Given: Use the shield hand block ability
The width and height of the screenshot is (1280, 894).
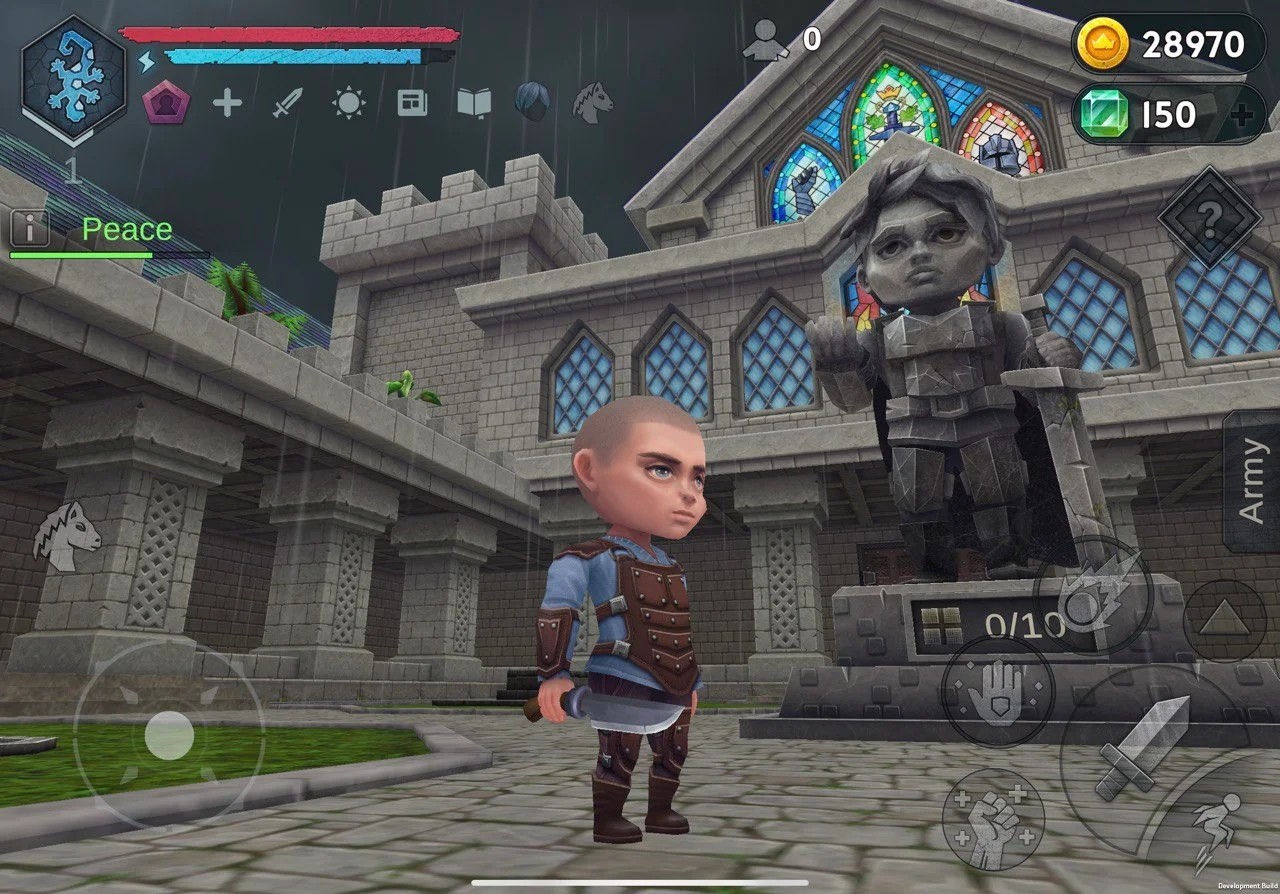Looking at the screenshot, I should (997, 692).
